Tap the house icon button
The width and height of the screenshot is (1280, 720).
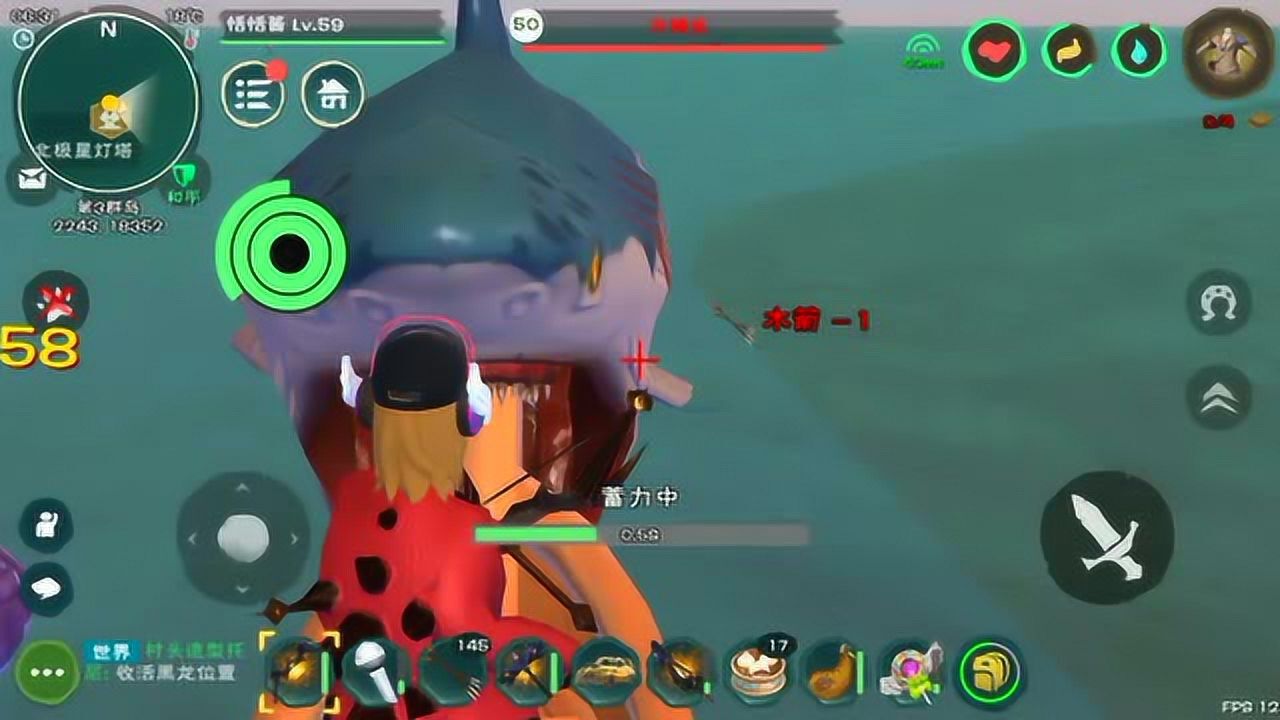(x=333, y=94)
